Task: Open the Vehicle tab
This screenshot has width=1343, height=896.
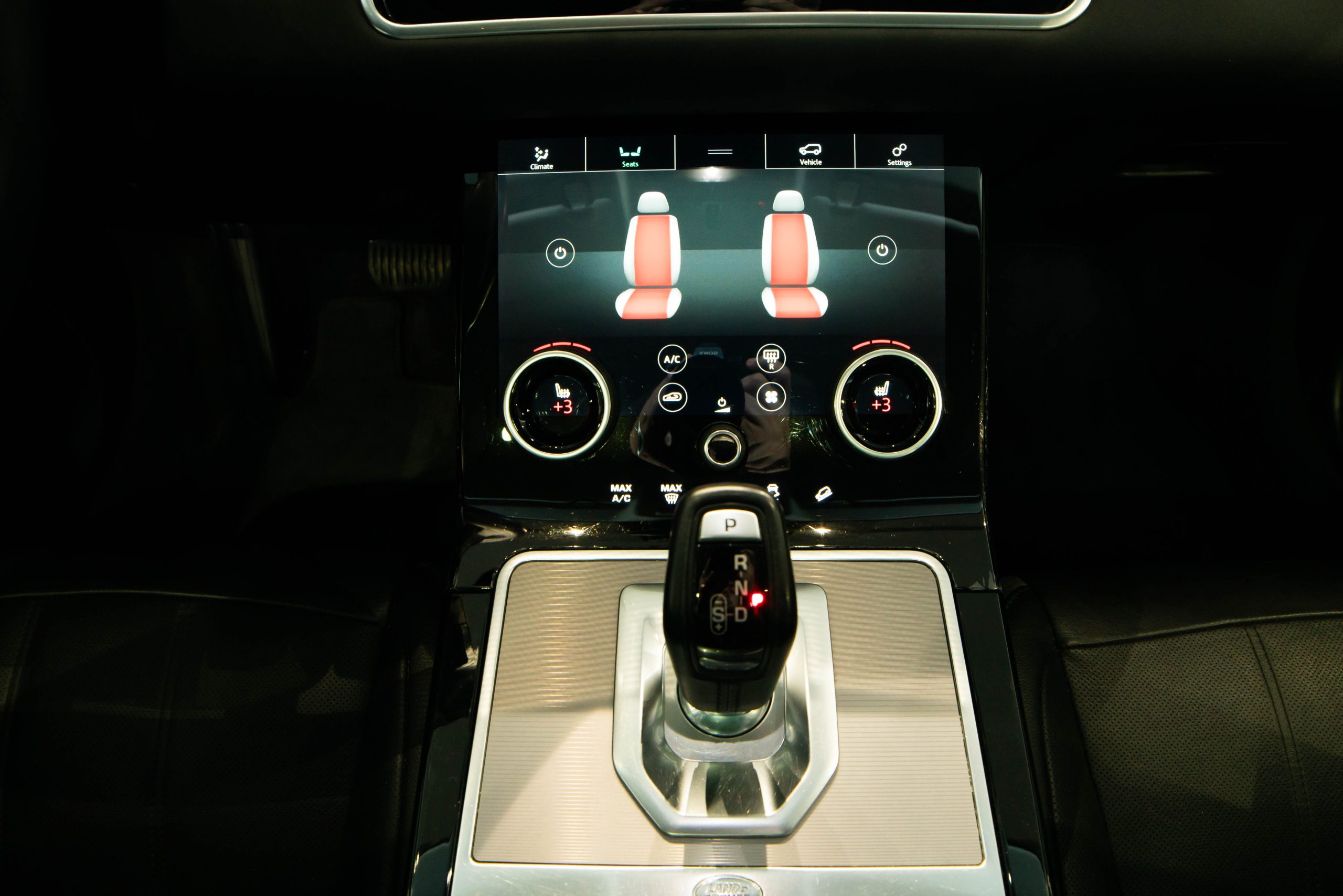Action: point(810,154)
